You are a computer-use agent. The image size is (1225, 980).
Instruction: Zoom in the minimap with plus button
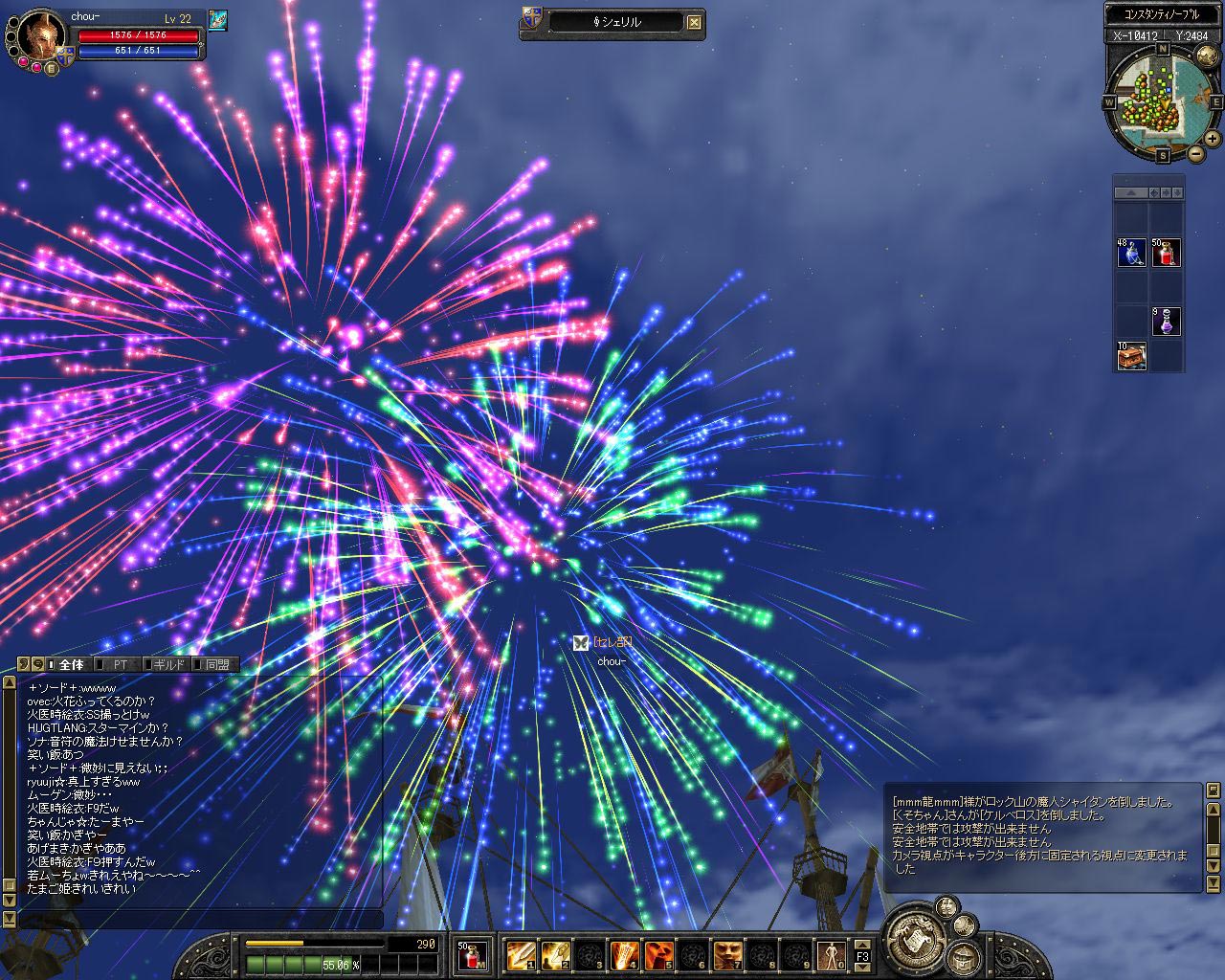[x=1212, y=139]
